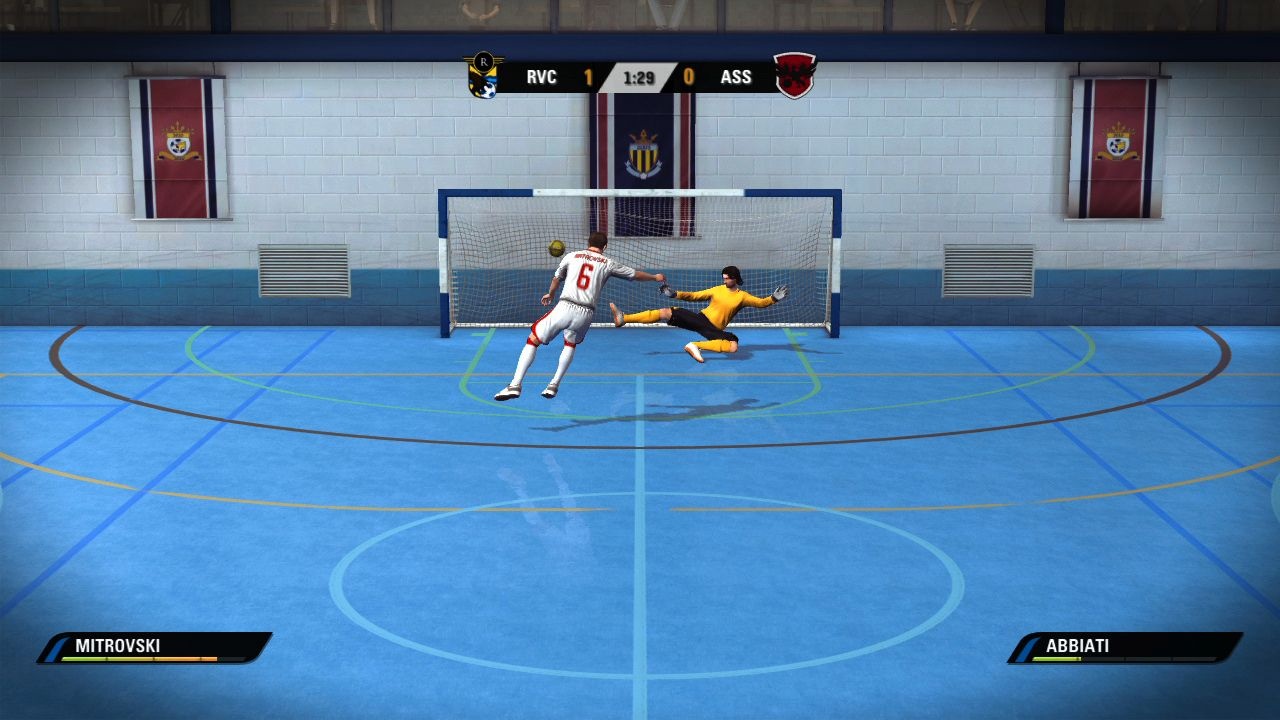
Task: Click the blue stripe icon on Abbiati's nameplate
Action: click(1023, 645)
